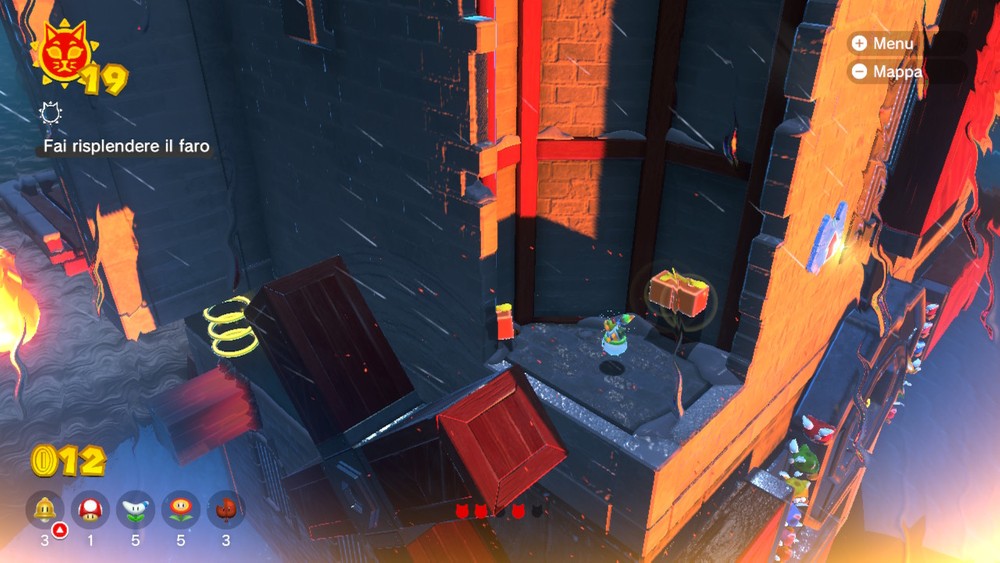Pick the Fire Flower reserve item
The width and height of the screenshot is (1000, 563).
click(181, 509)
